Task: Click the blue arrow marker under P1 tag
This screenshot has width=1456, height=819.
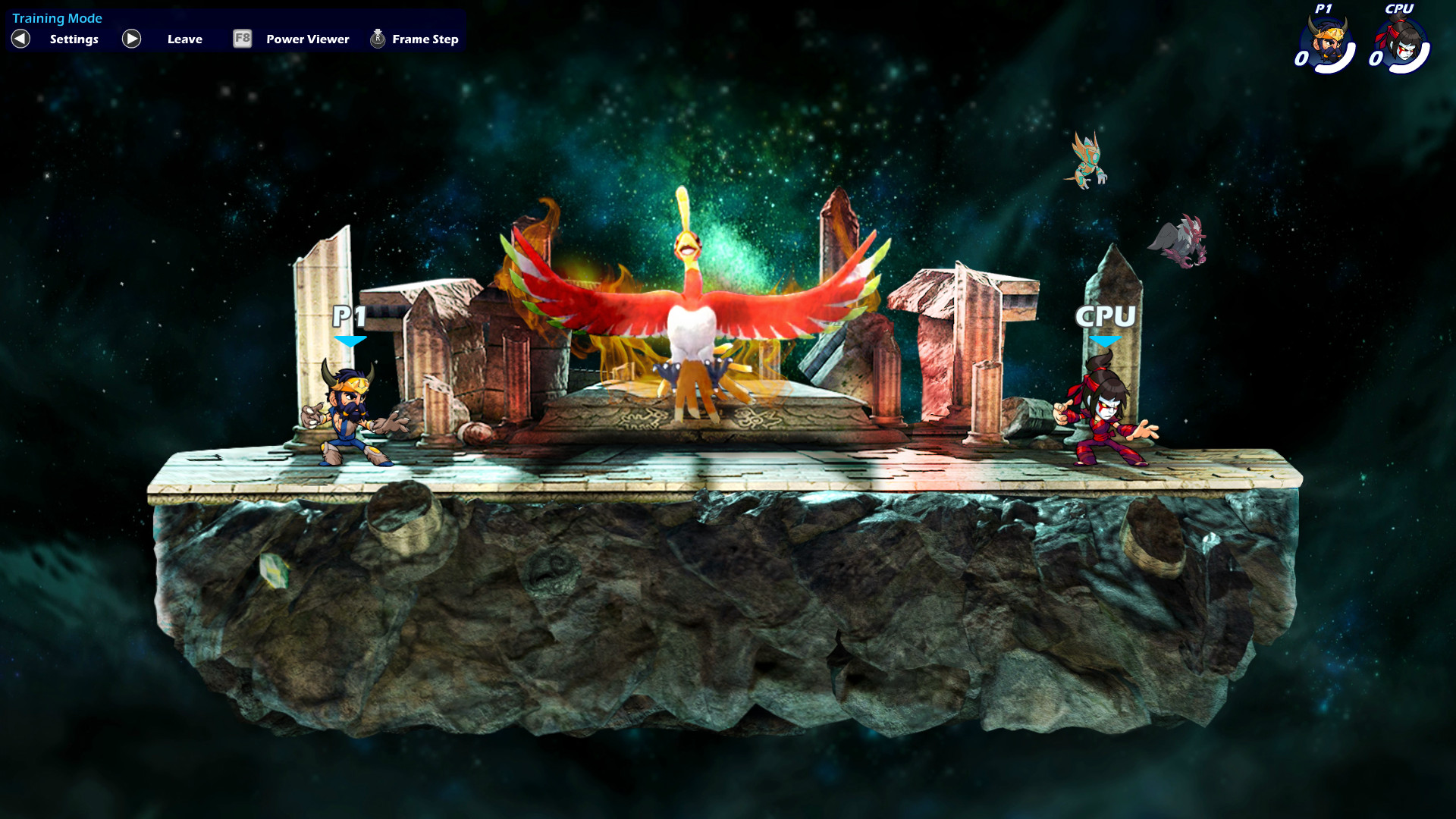Action: [x=349, y=341]
